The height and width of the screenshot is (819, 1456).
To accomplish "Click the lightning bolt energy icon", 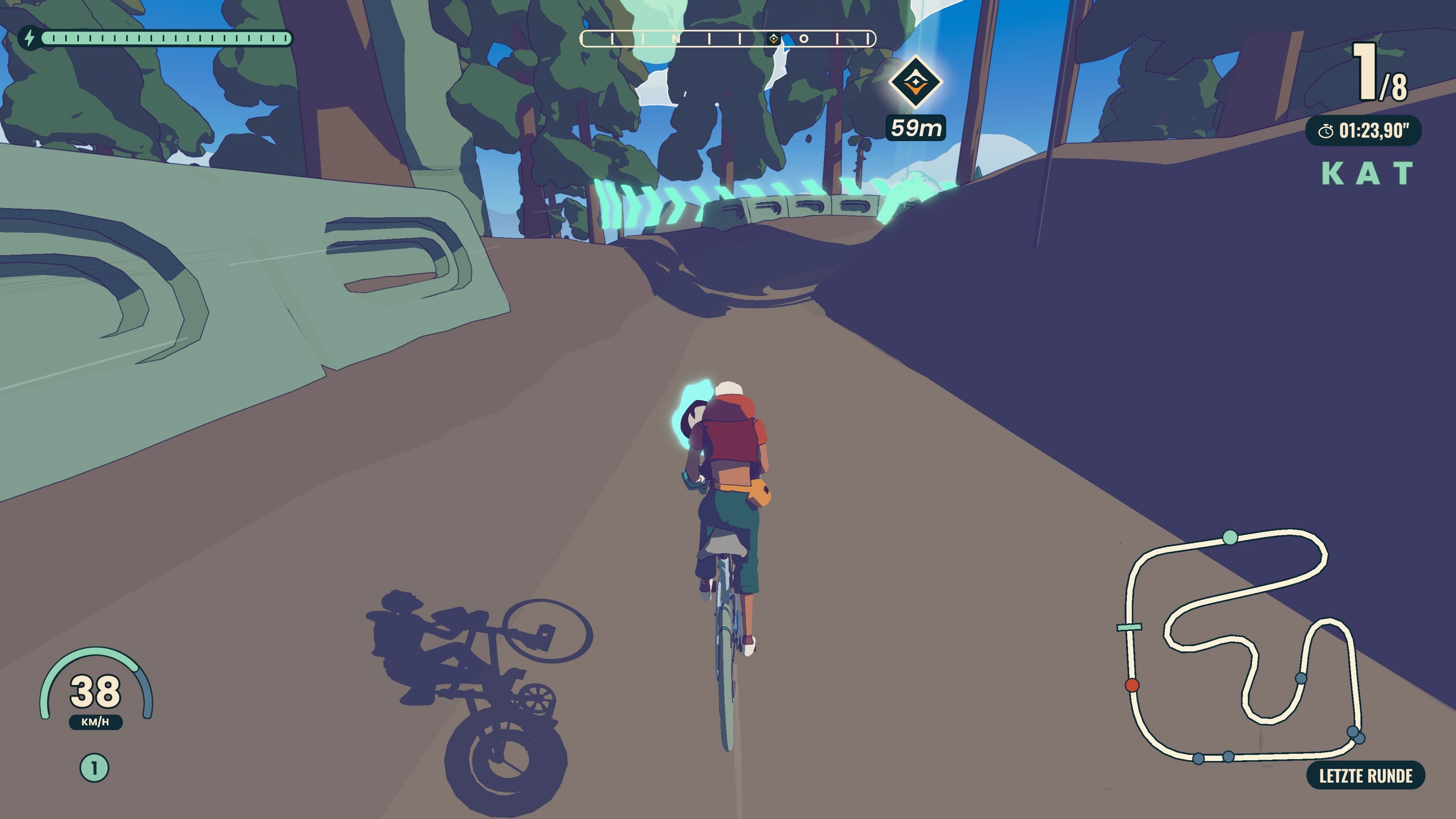I will 30,38.
